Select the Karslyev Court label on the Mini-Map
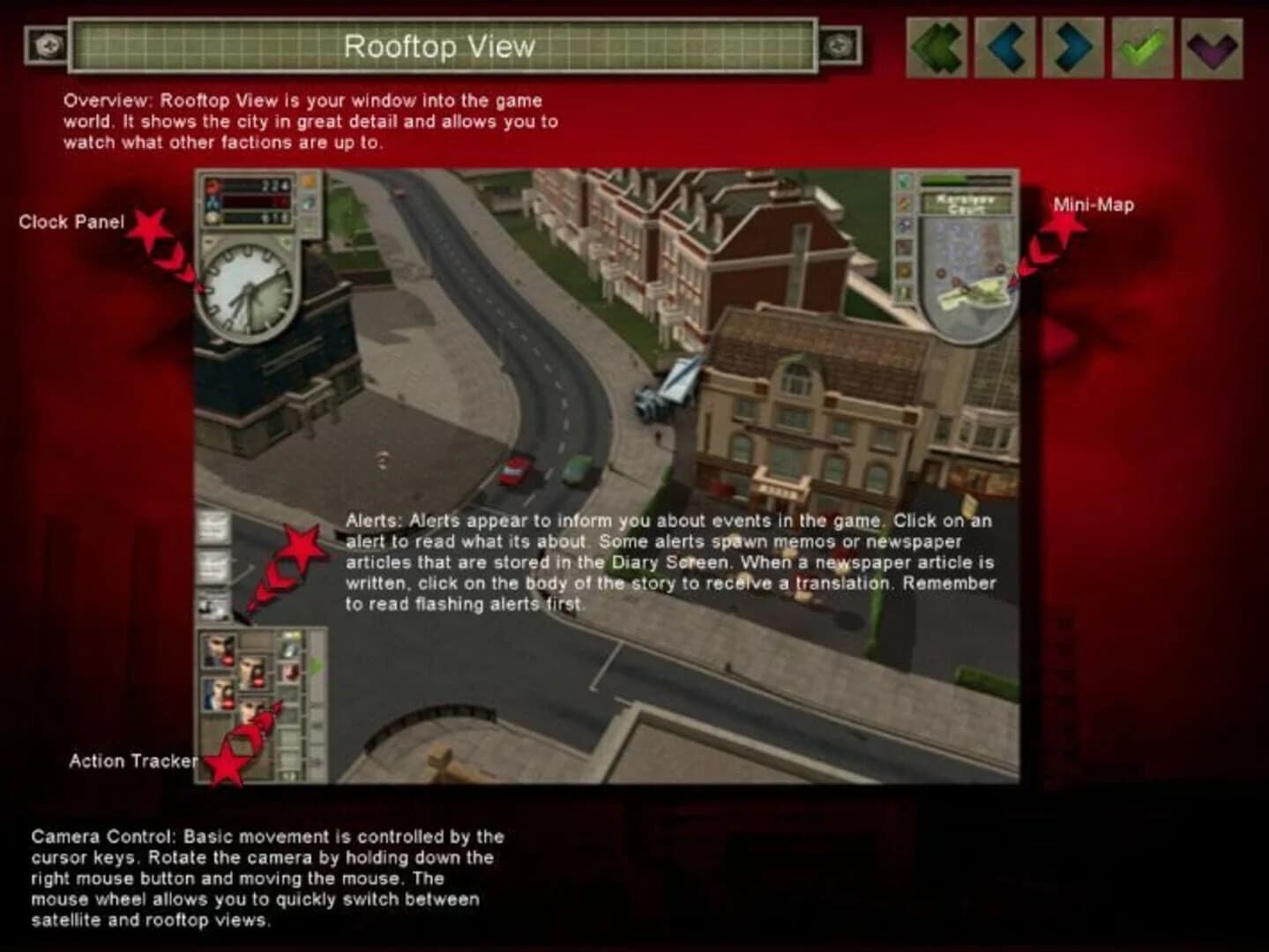The width and height of the screenshot is (1269, 952). [x=967, y=204]
